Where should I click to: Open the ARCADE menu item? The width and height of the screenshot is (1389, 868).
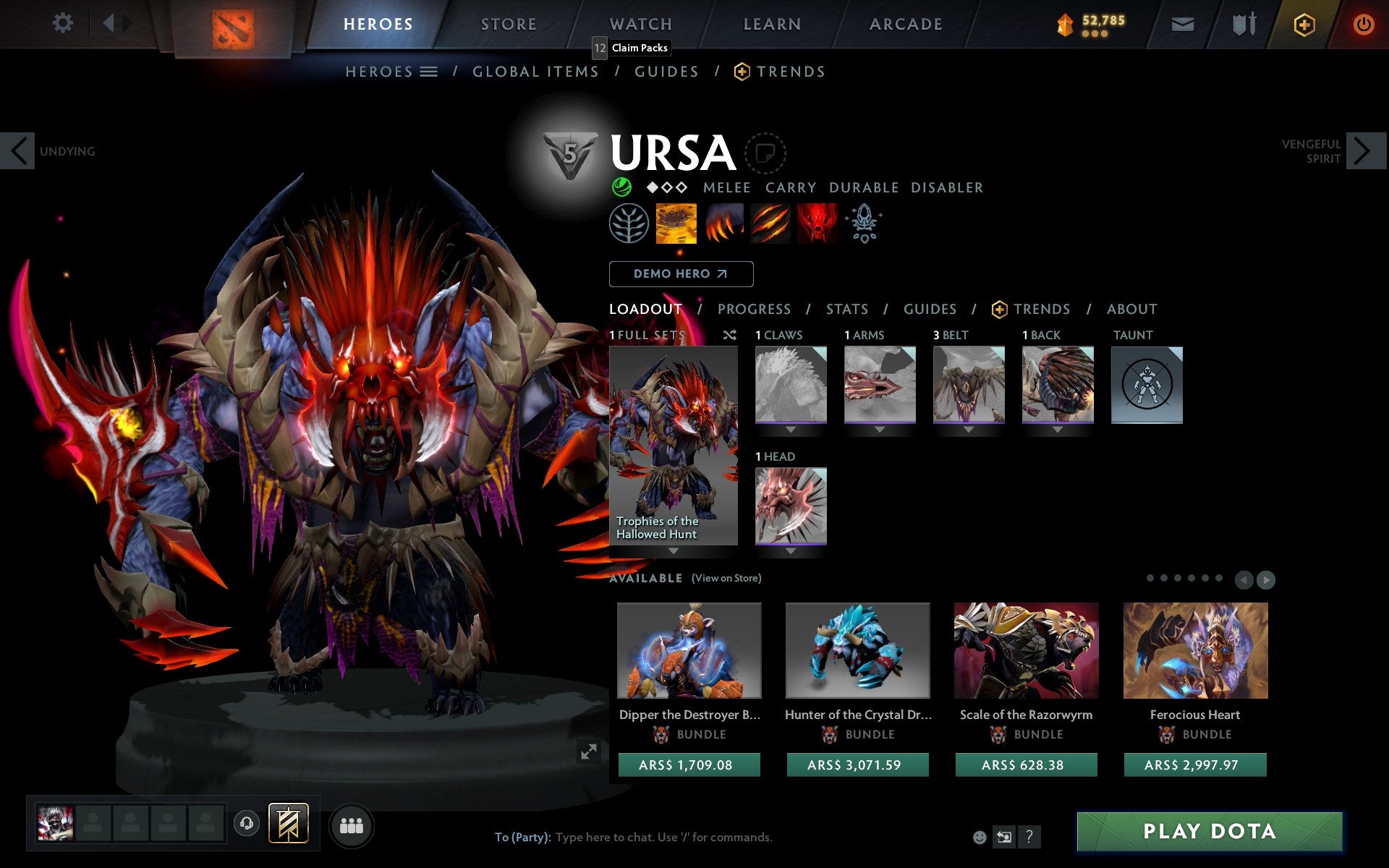pos(905,24)
